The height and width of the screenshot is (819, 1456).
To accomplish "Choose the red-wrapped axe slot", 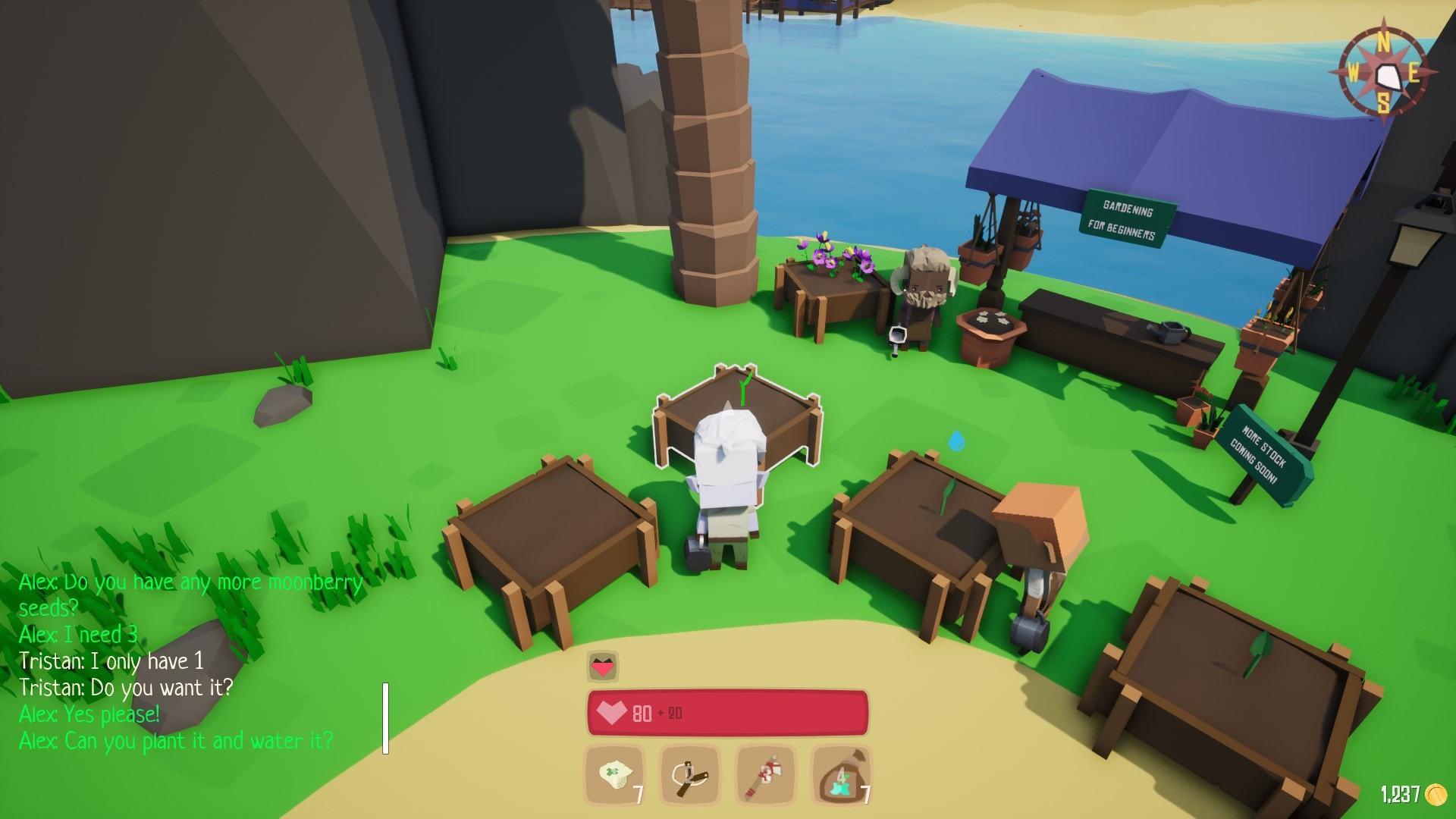I will pos(765,775).
